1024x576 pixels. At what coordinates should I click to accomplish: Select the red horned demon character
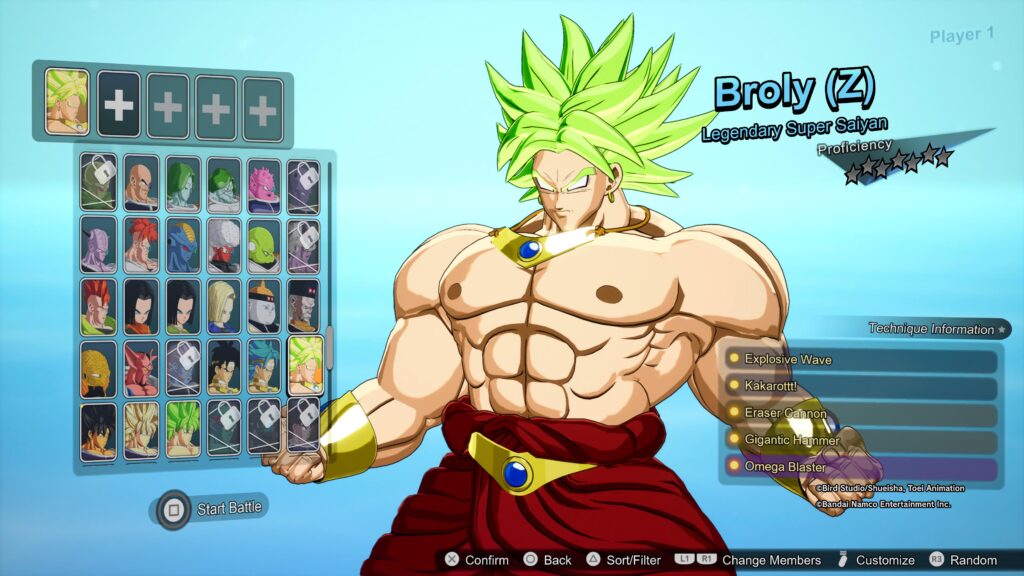(x=141, y=368)
